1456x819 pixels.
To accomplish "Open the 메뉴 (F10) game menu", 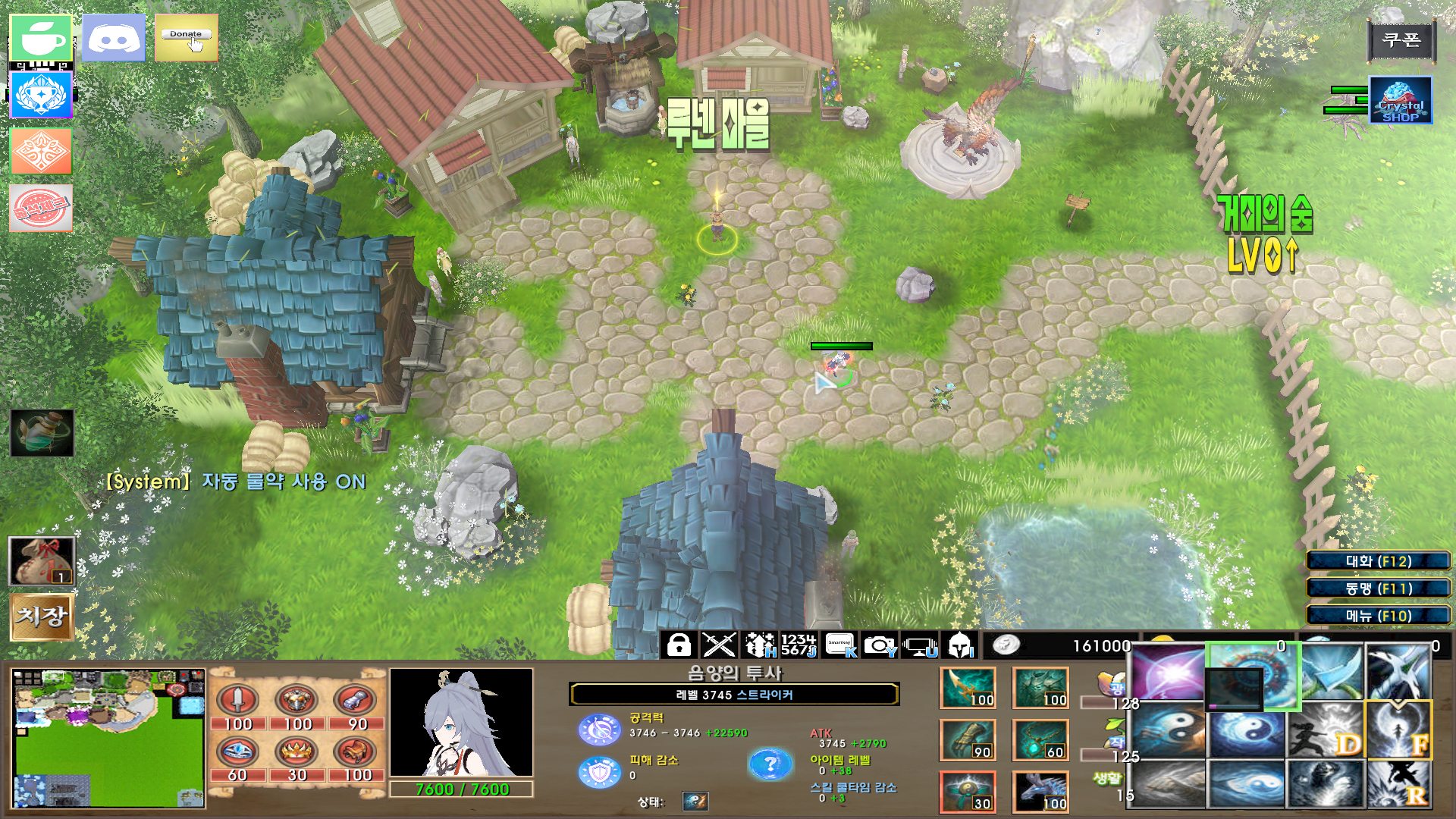I will click(1378, 616).
